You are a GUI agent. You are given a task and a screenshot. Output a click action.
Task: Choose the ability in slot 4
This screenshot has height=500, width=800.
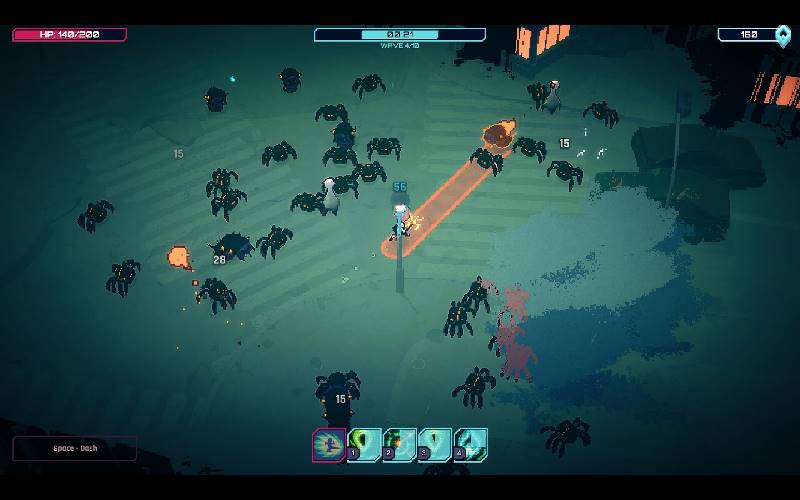coord(470,444)
